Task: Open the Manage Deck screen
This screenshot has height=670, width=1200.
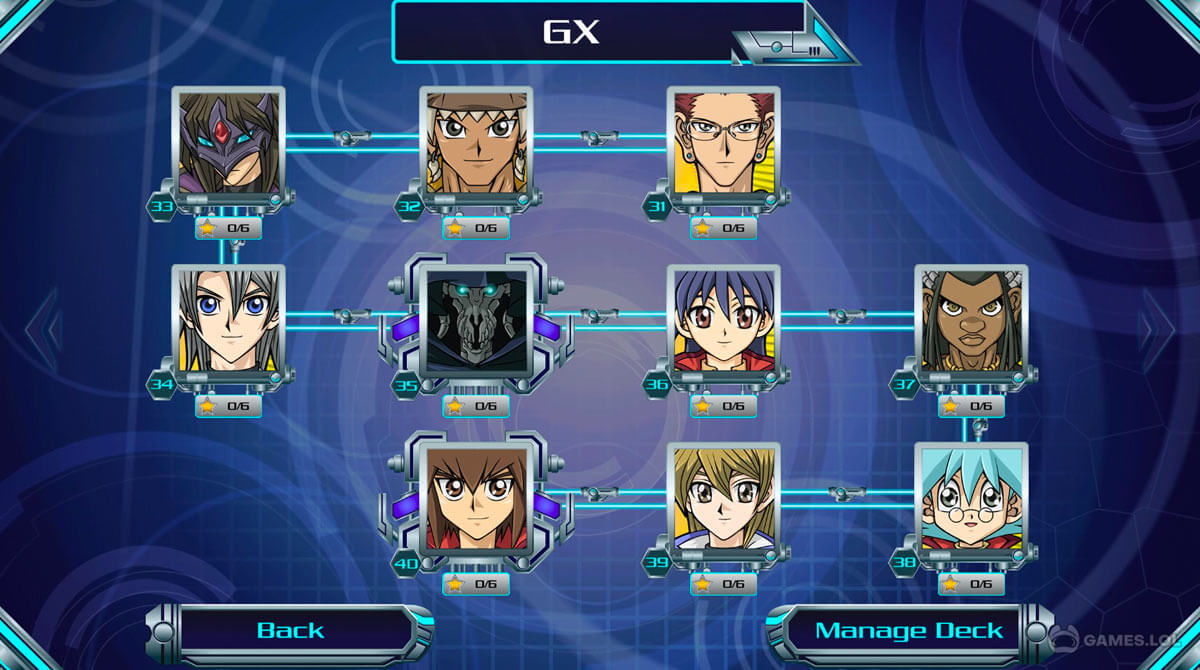Action: point(908,631)
